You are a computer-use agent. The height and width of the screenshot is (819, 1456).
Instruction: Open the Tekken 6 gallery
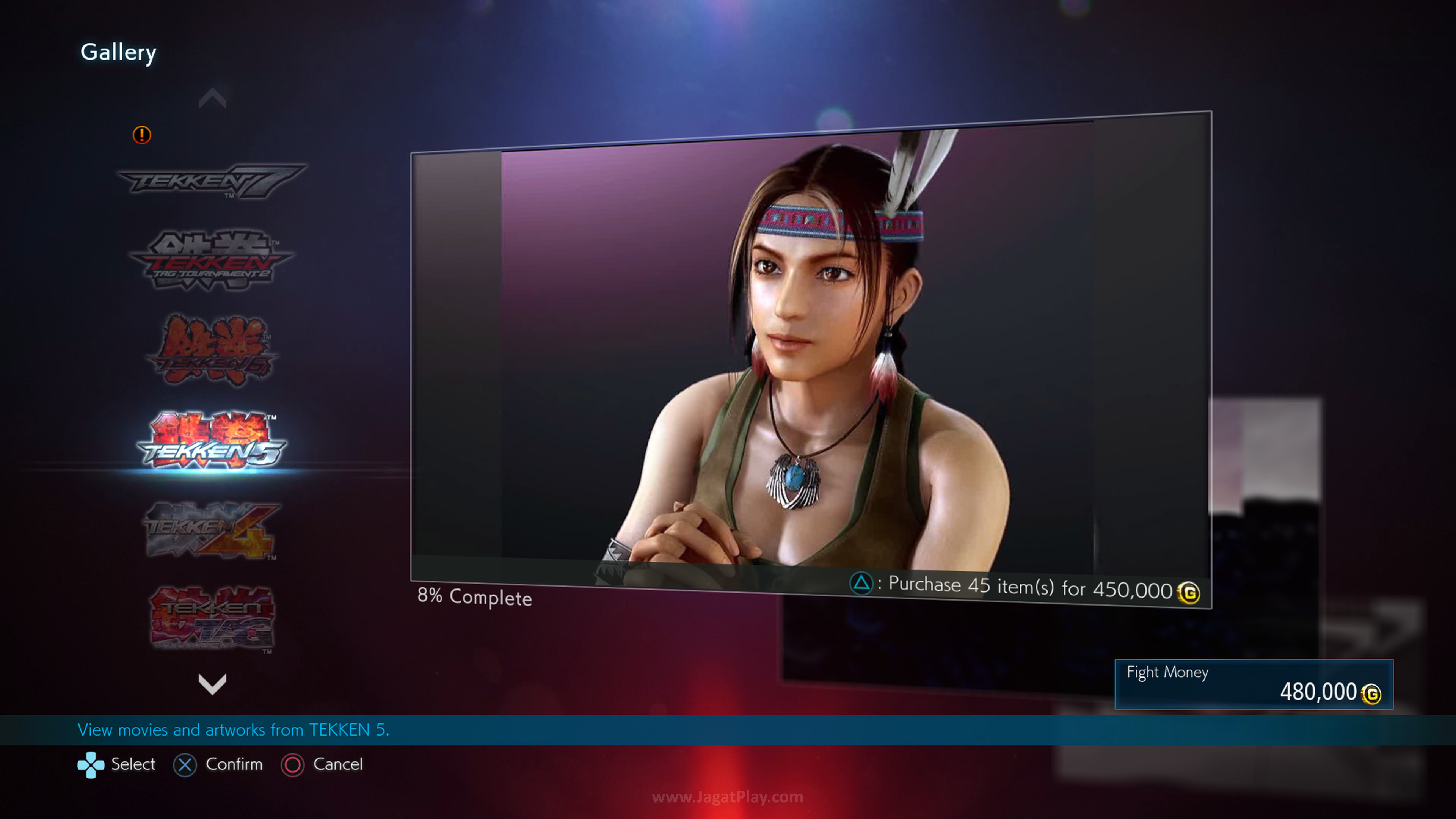point(212,350)
